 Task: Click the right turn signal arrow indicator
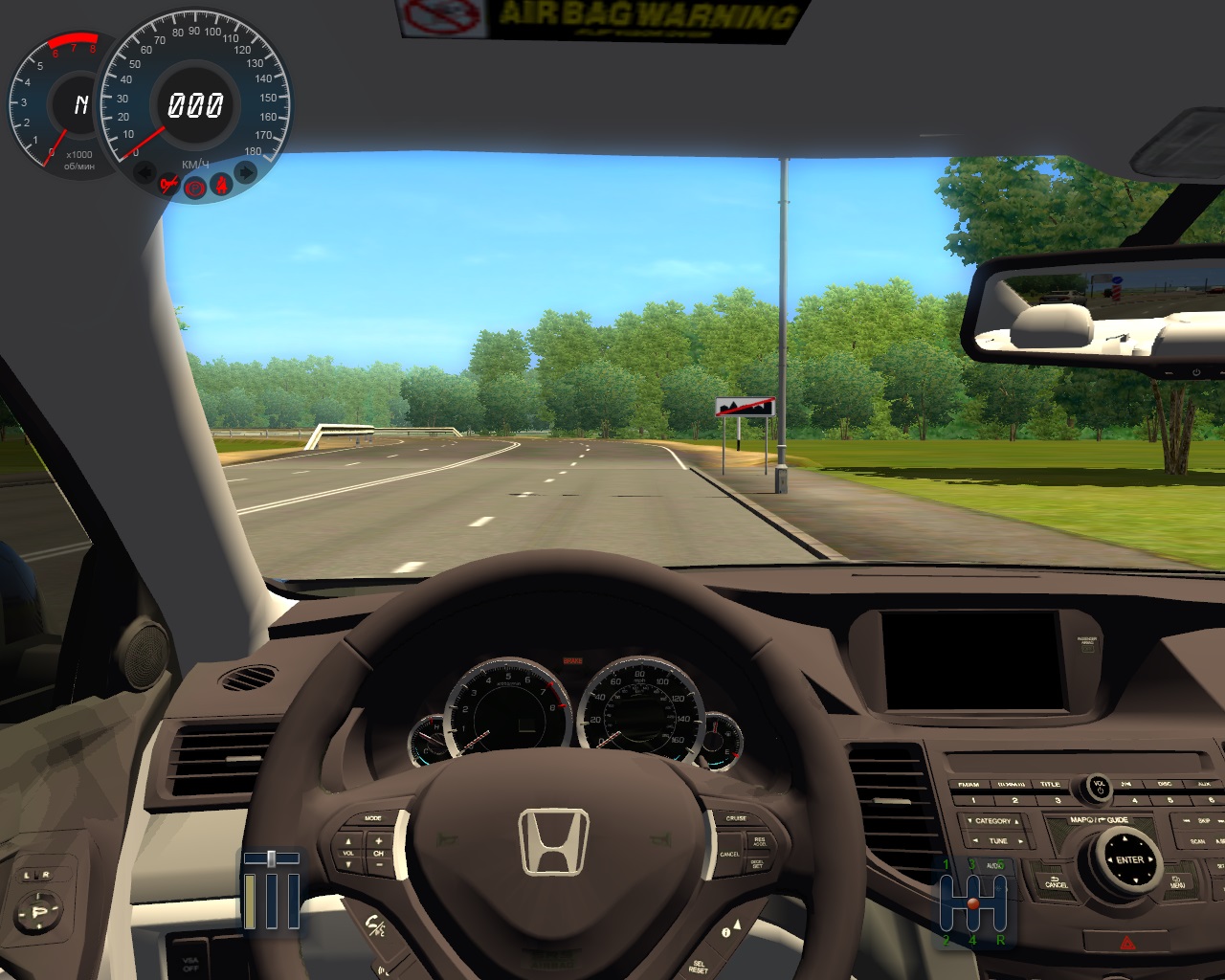(x=246, y=172)
